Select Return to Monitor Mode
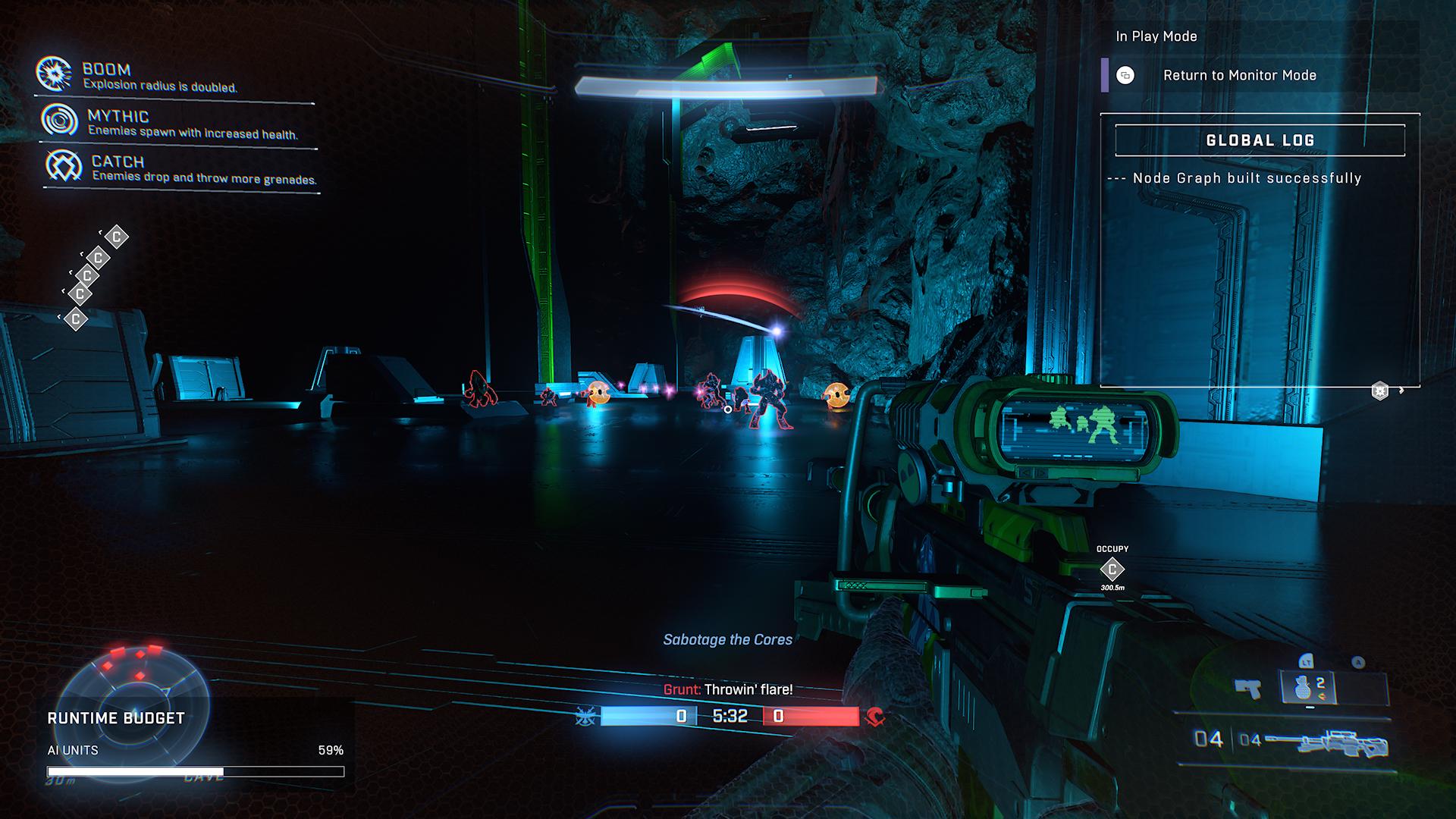1456x819 pixels. click(1239, 75)
